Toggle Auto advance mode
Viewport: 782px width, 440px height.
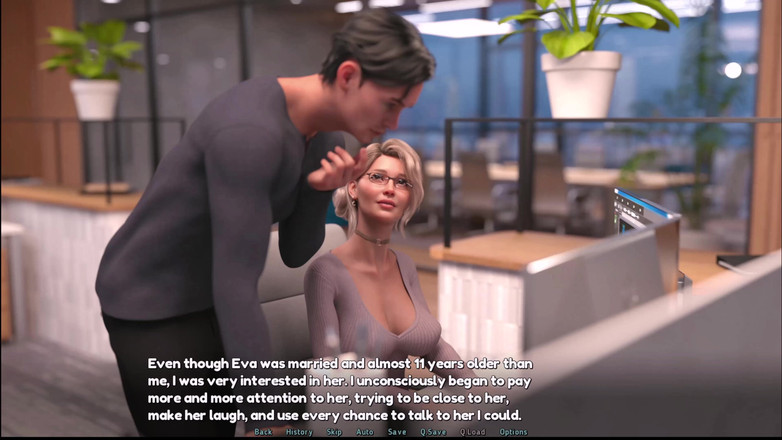tap(365, 432)
